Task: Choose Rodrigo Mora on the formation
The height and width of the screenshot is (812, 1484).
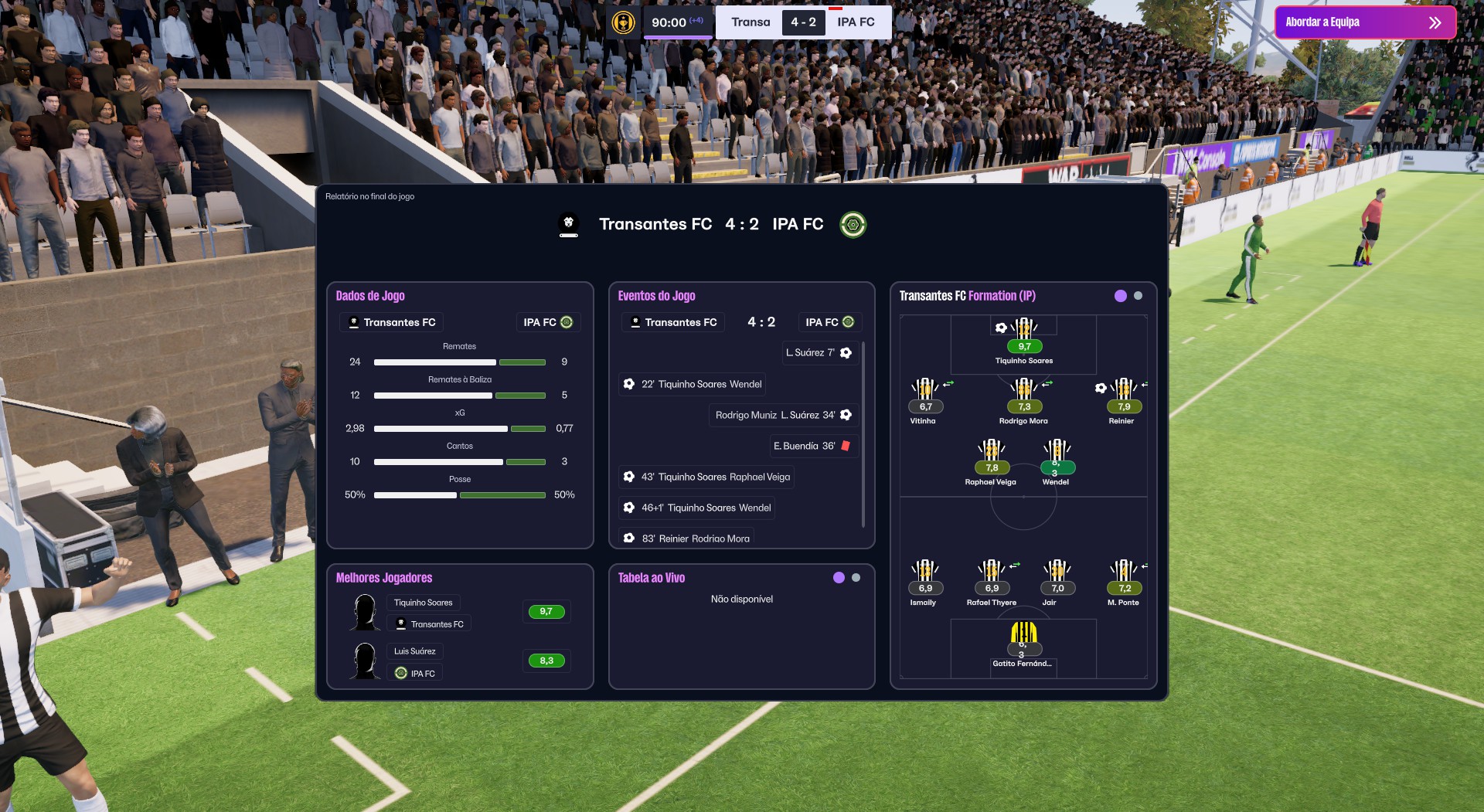Action: click(1023, 394)
